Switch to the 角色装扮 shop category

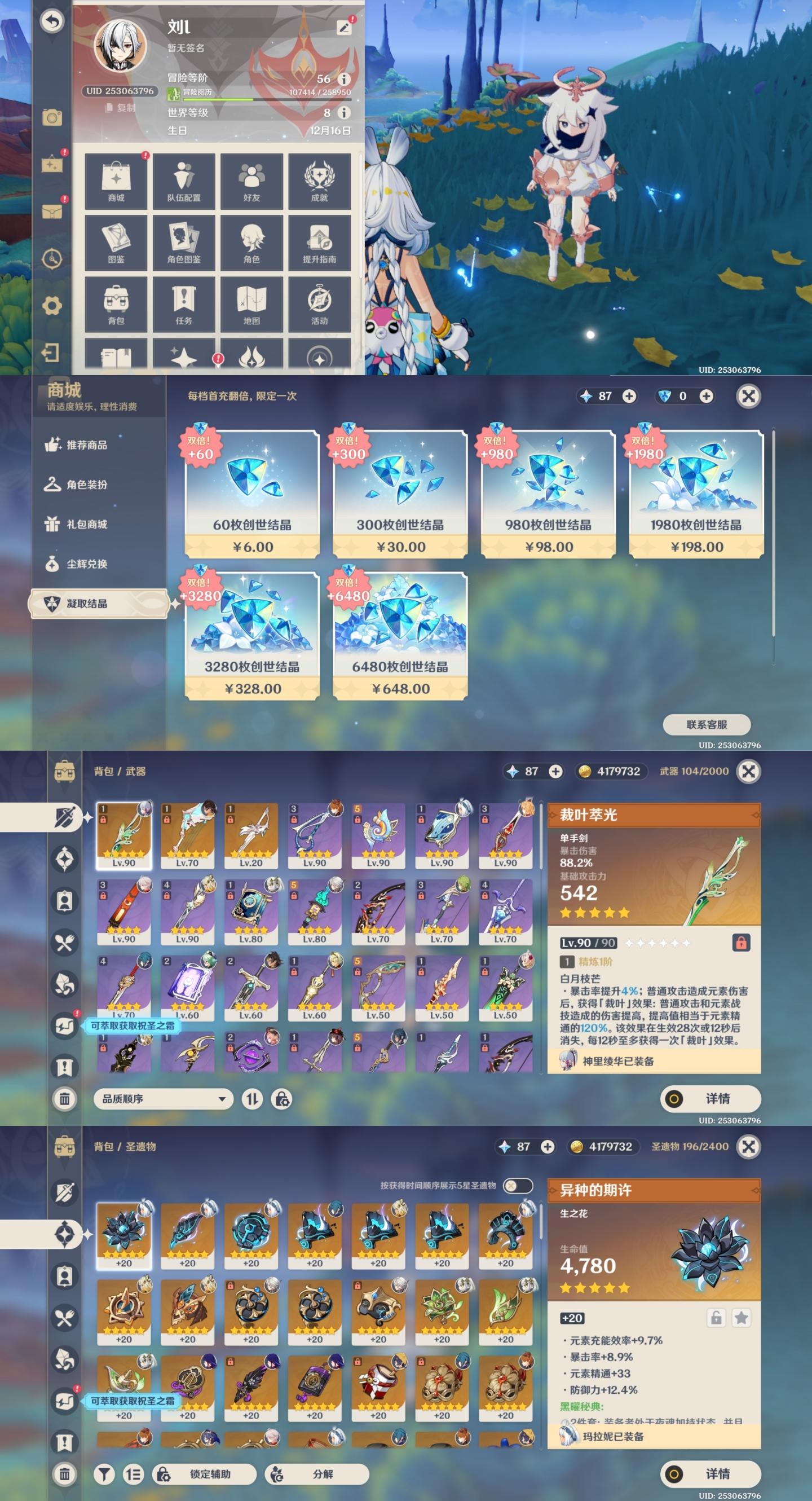[86, 485]
